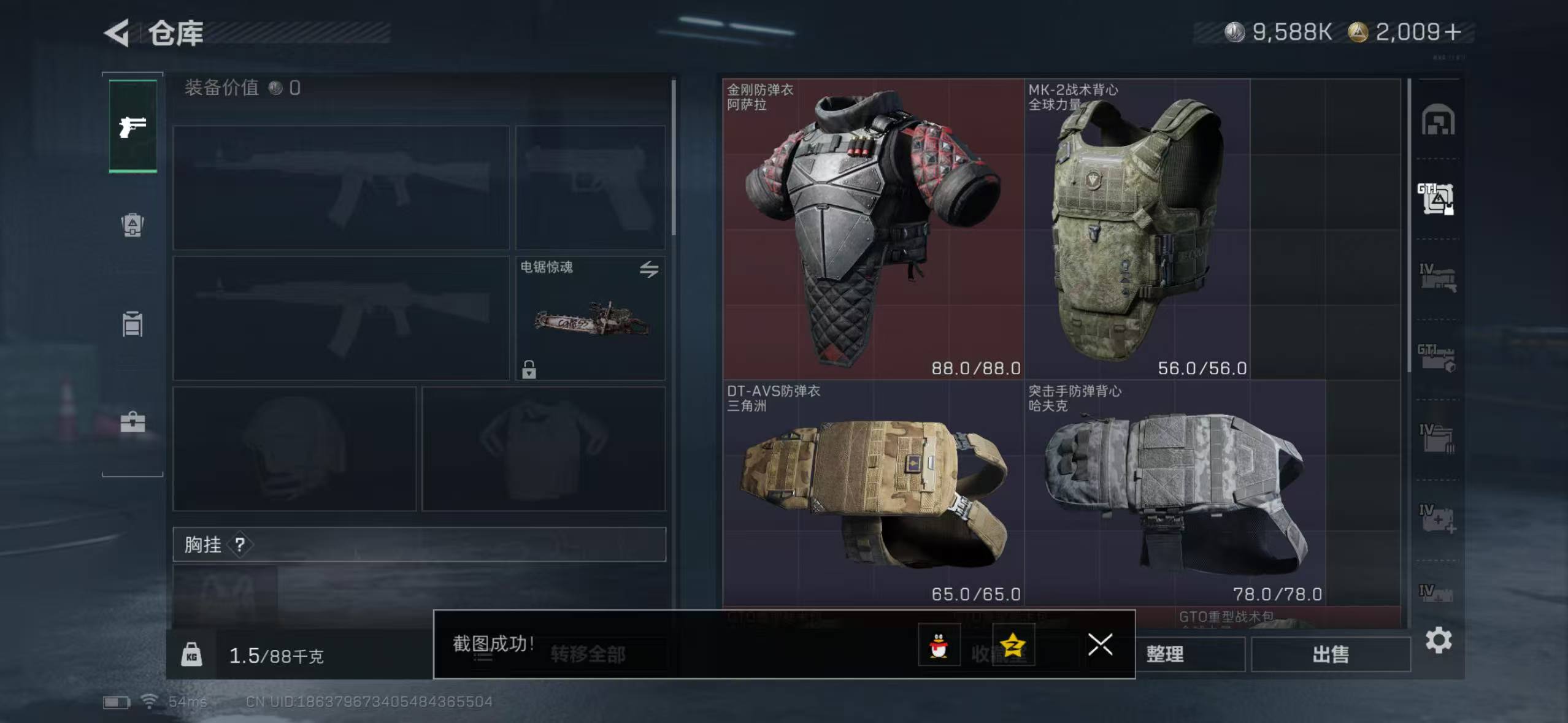This screenshot has width=1568, height=723.
Task: Switch to the armor category tab in left sidebar
Action: 131,226
